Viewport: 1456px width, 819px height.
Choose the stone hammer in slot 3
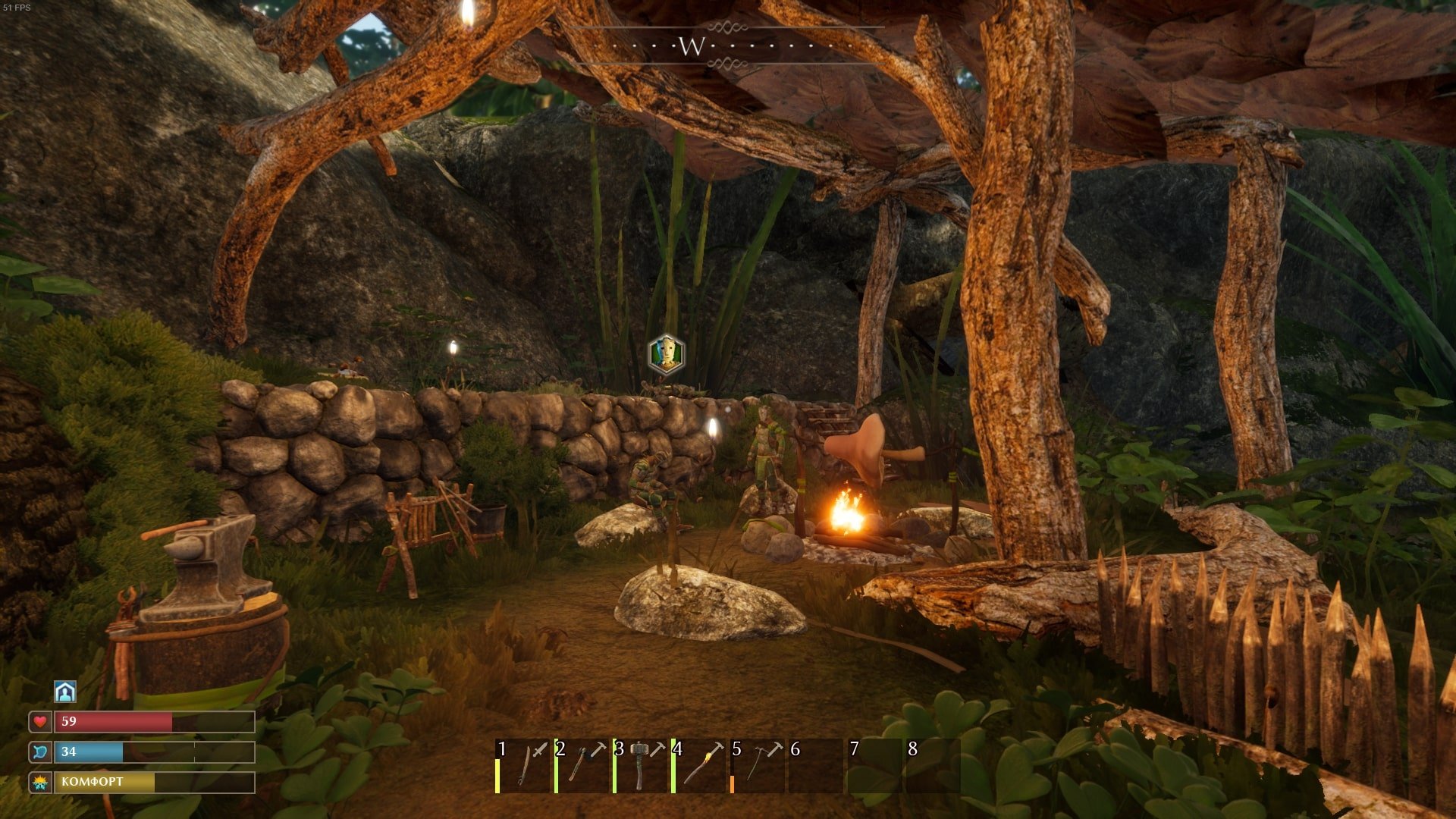pos(642,766)
